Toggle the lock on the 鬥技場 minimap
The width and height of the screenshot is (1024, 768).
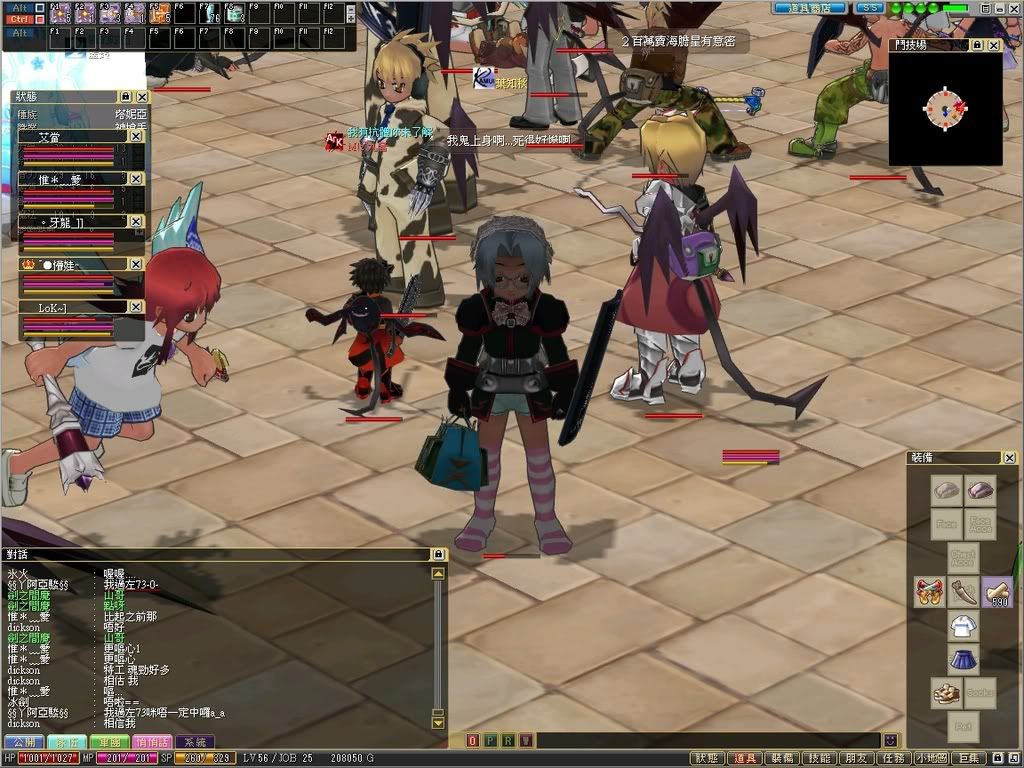tap(977, 45)
